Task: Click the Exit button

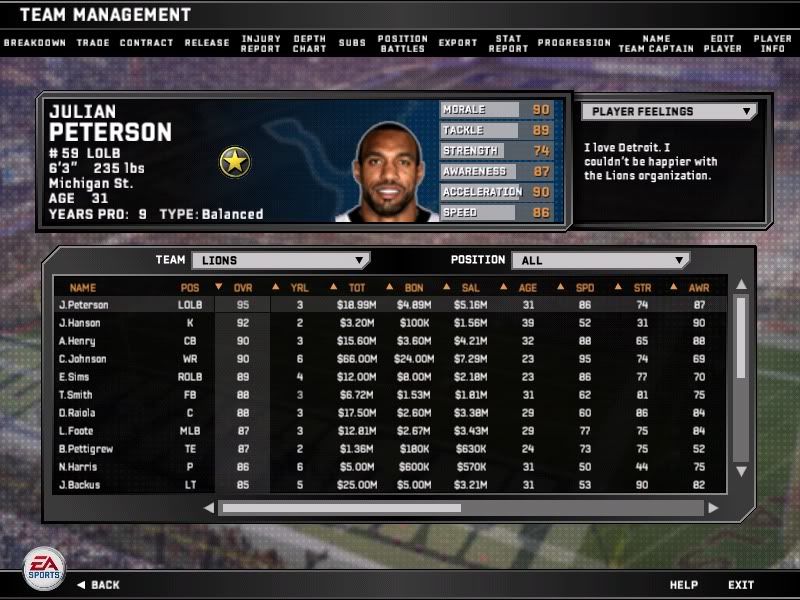Action: click(x=741, y=585)
